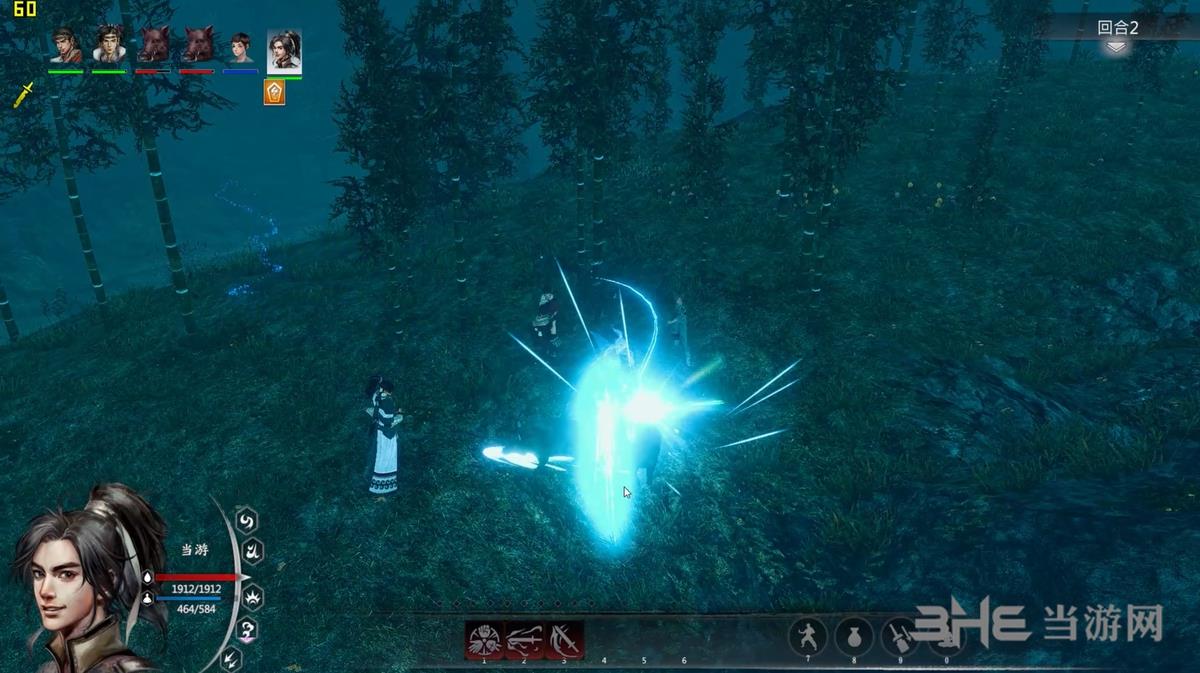This screenshot has height=673, width=1200.
Task: Activate the flame hexagon ability
Action: pyautogui.click(x=254, y=550)
